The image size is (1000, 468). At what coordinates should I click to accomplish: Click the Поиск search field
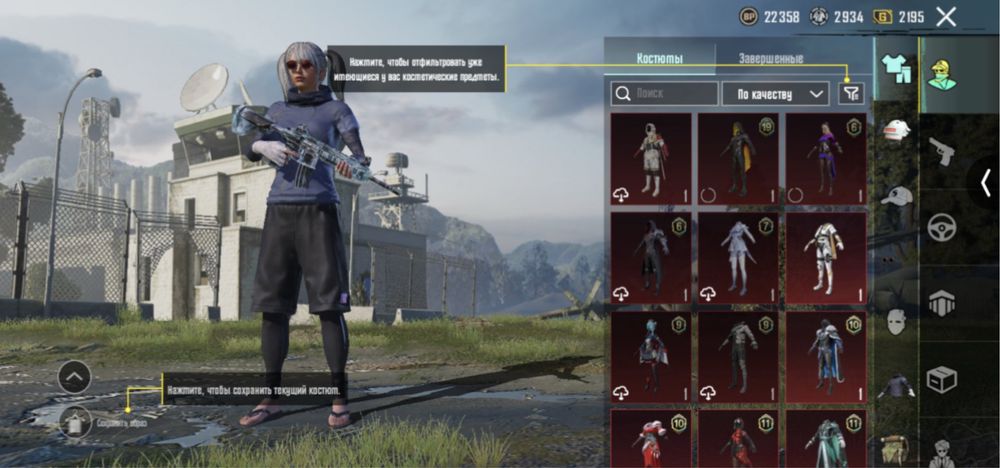(664, 94)
